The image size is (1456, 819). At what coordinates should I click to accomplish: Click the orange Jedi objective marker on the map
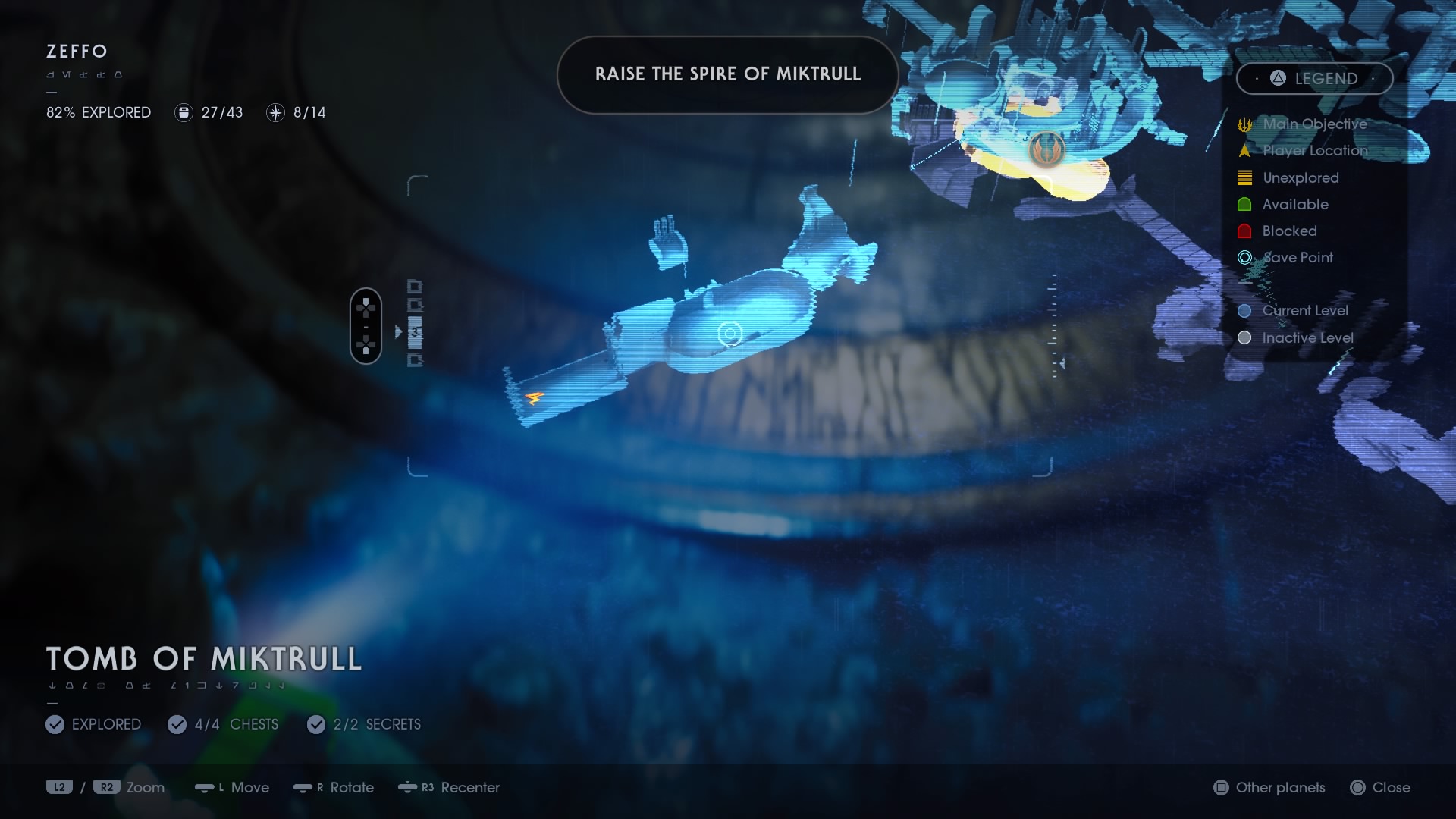[1044, 149]
